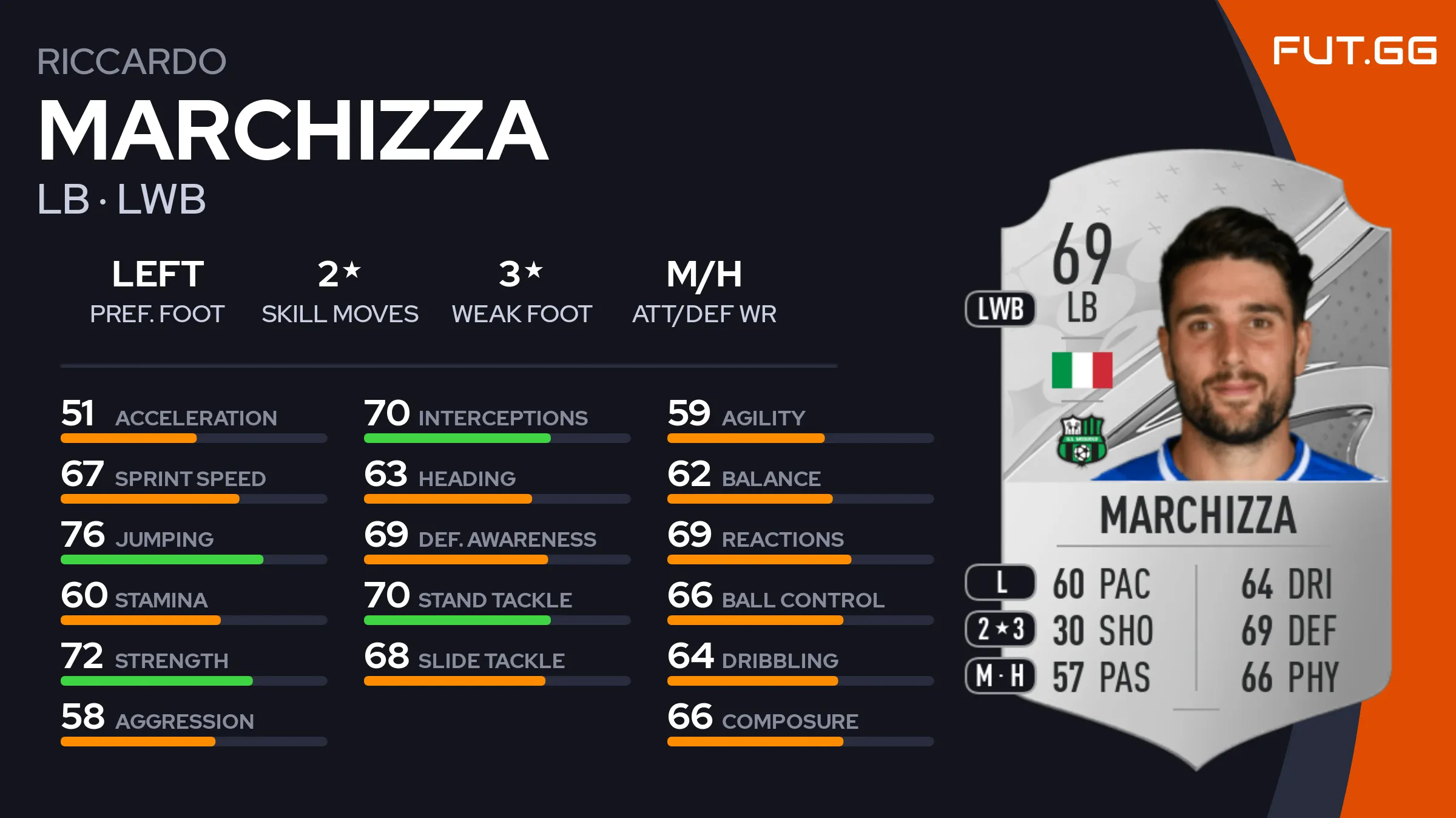Viewport: 1456px width, 818px height.
Task: Choose the L preferred foot badge
Action: pyautogui.click(x=1000, y=583)
